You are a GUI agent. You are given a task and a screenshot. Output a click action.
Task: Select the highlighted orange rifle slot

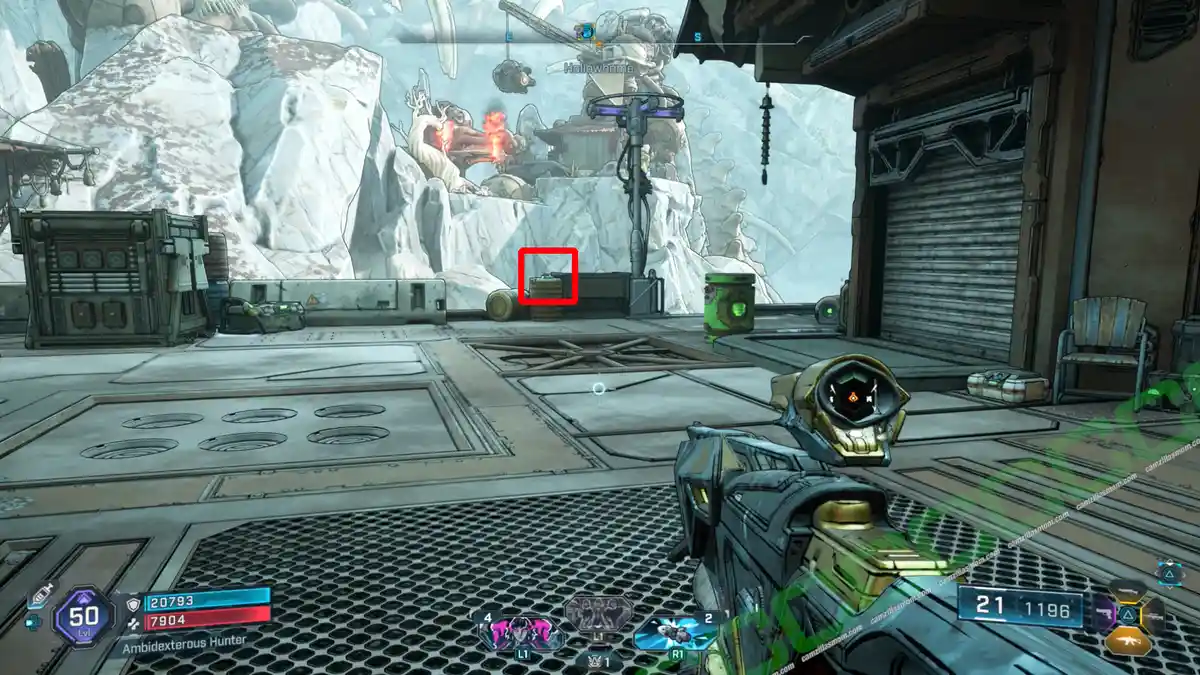tap(1128, 642)
